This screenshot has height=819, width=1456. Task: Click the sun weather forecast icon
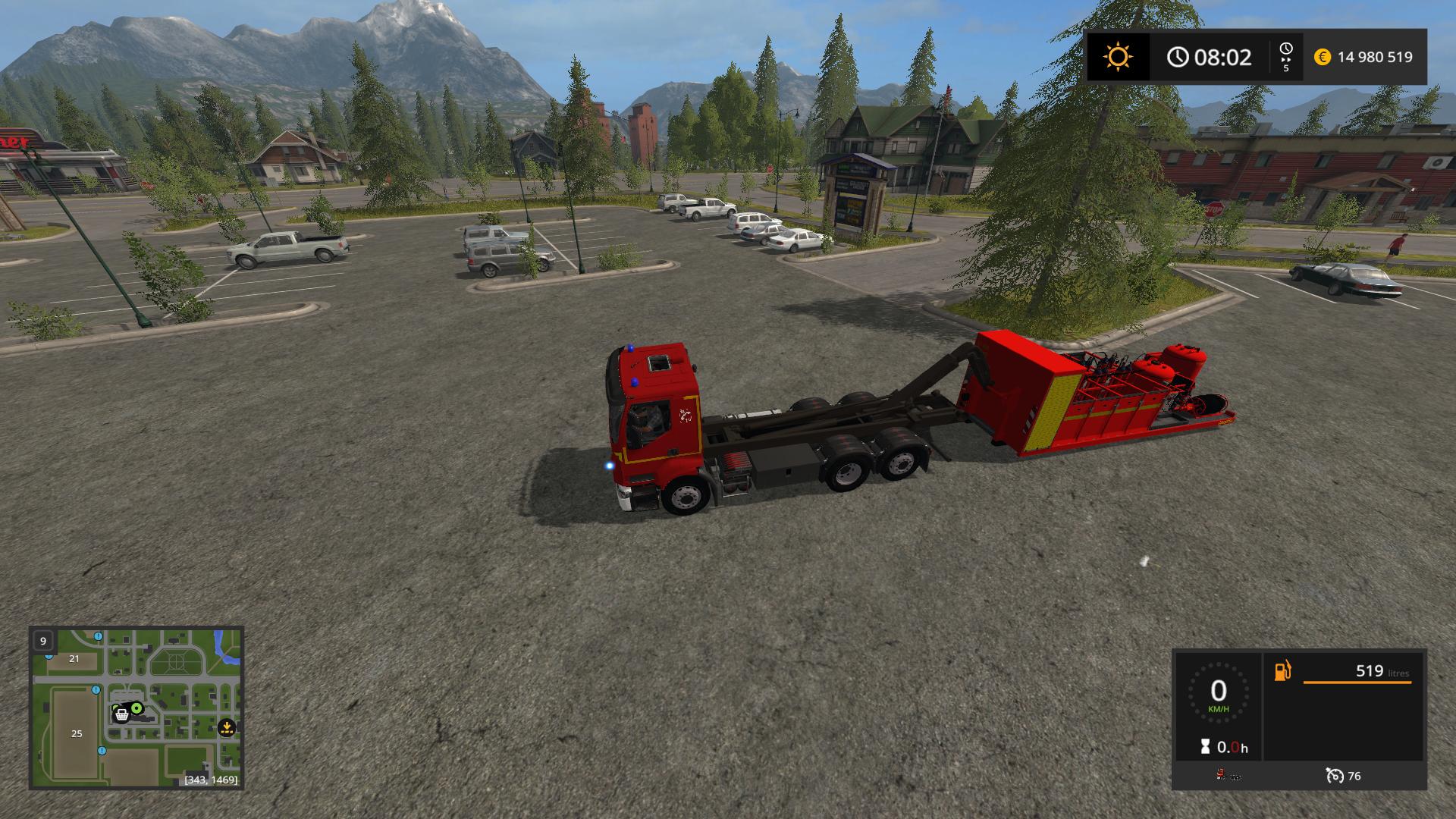1118,57
